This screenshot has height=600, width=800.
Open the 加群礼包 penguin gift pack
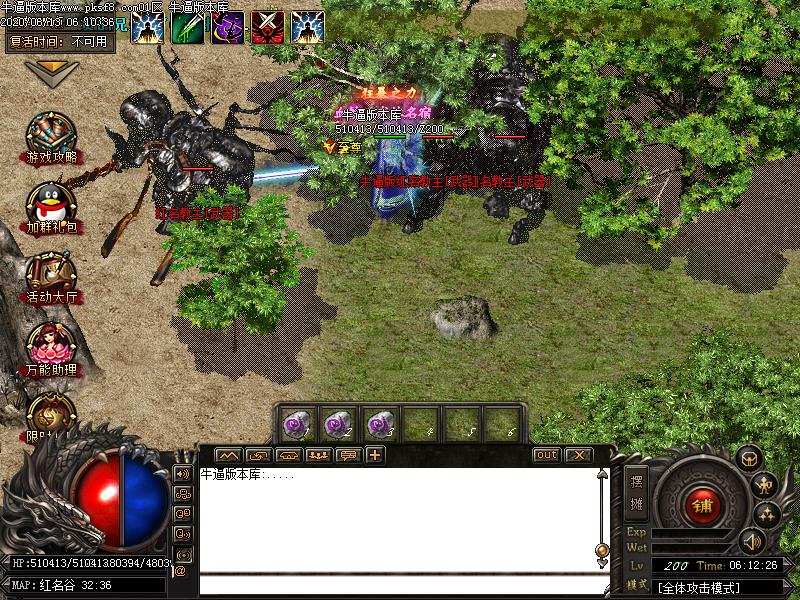(x=52, y=205)
